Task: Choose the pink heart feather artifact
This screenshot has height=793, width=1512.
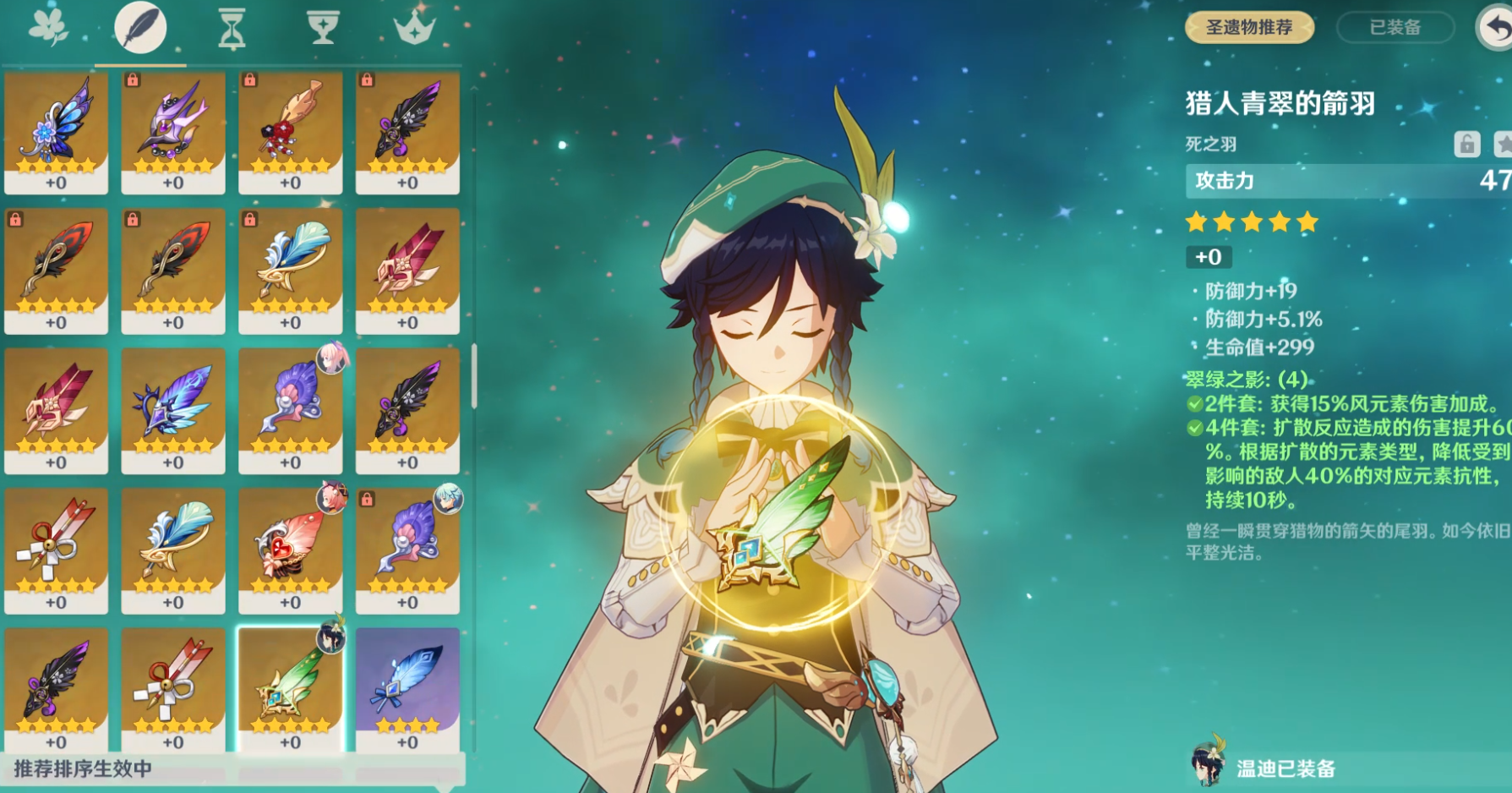Action: click(290, 550)
